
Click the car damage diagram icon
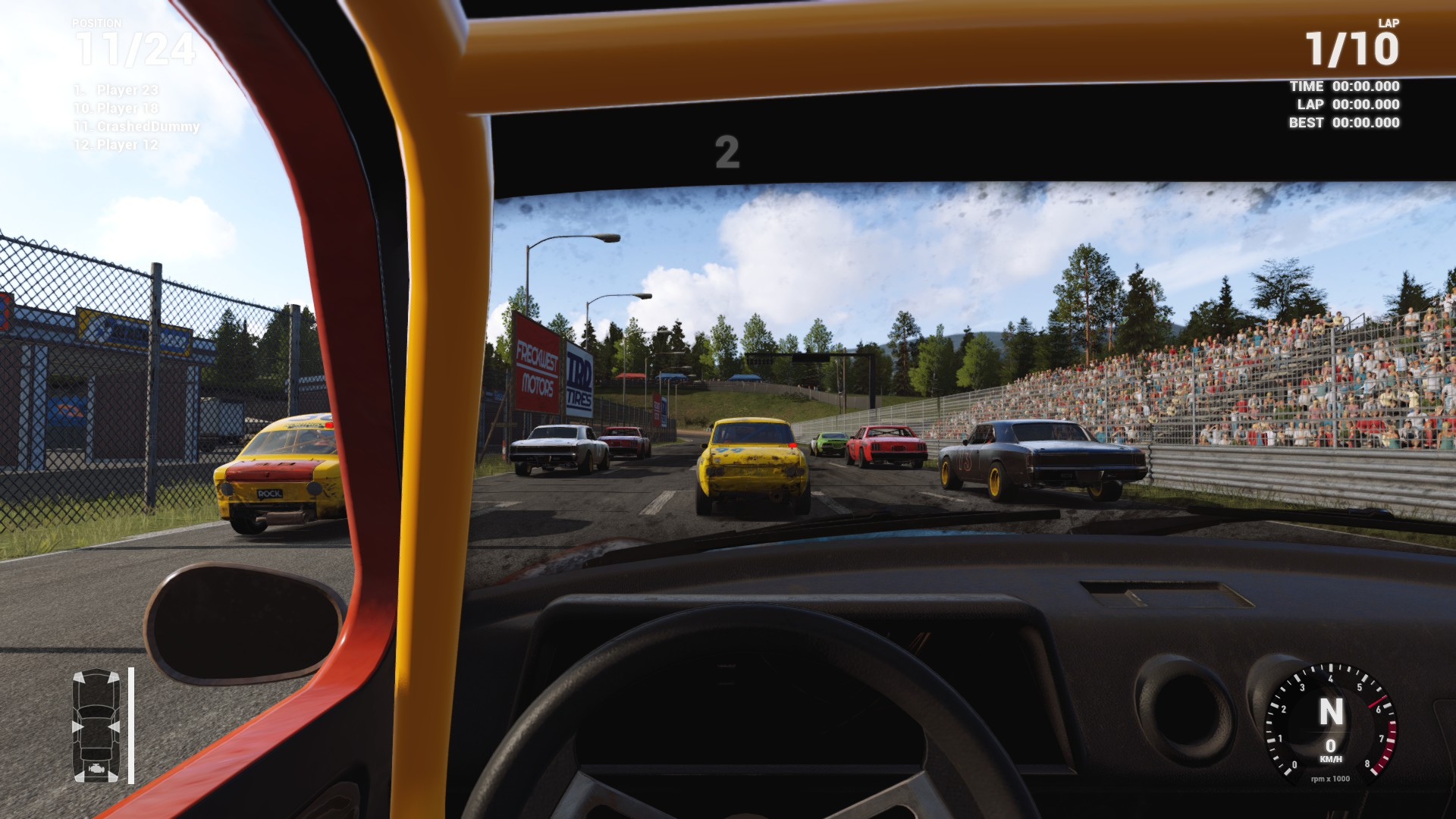pos(96,726)
